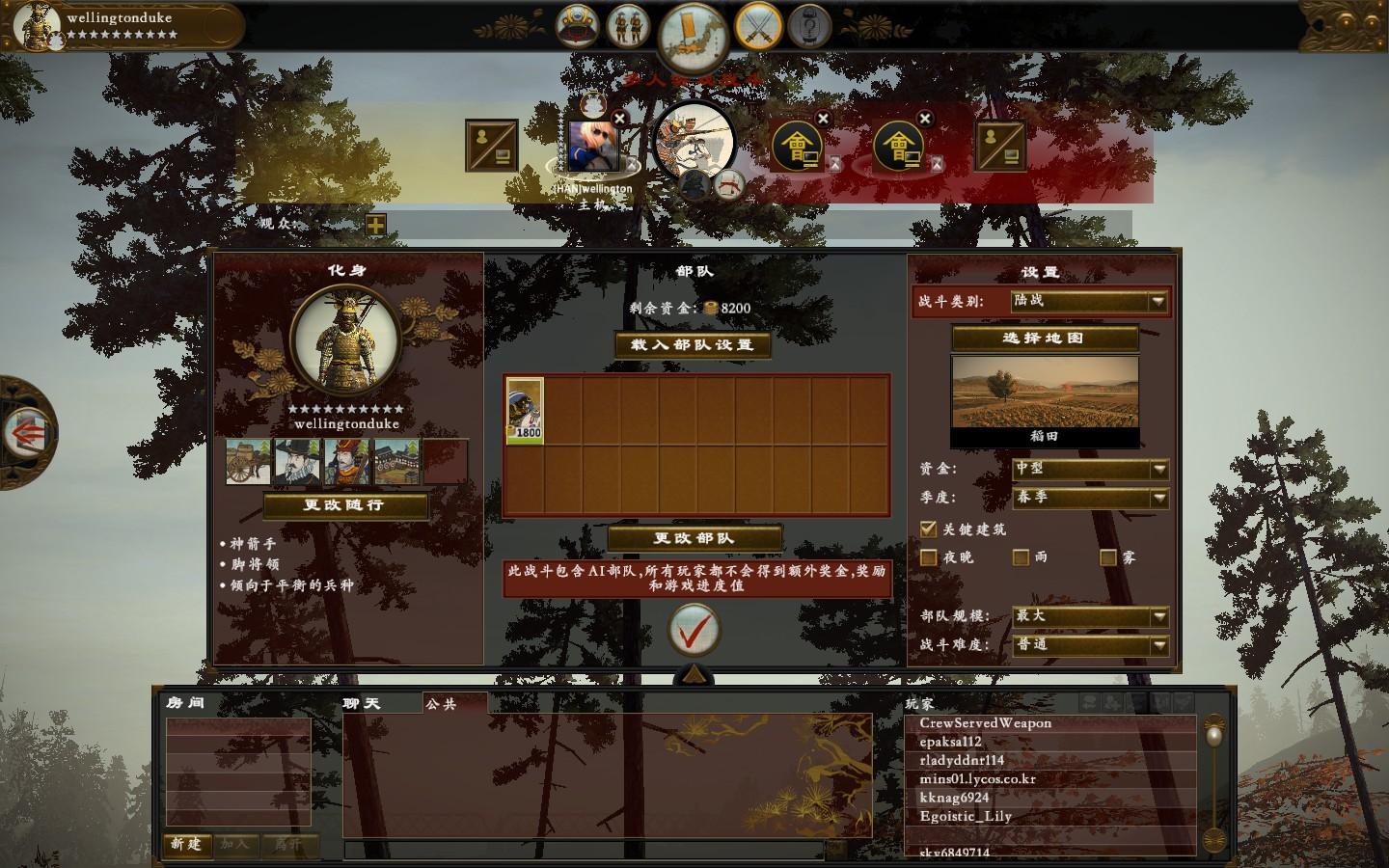Select the general unit card costing 1800
The width and height of the screenshot is (1389, 868).
pyautogui.click(x=526, y=411)
